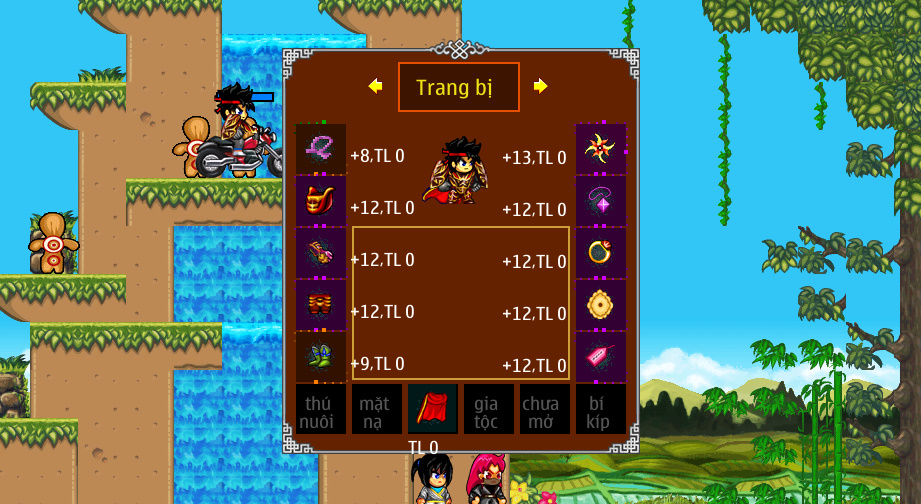Open the gia tộc clan slot
The image size is (921, 504).
(x=488, y=409)
